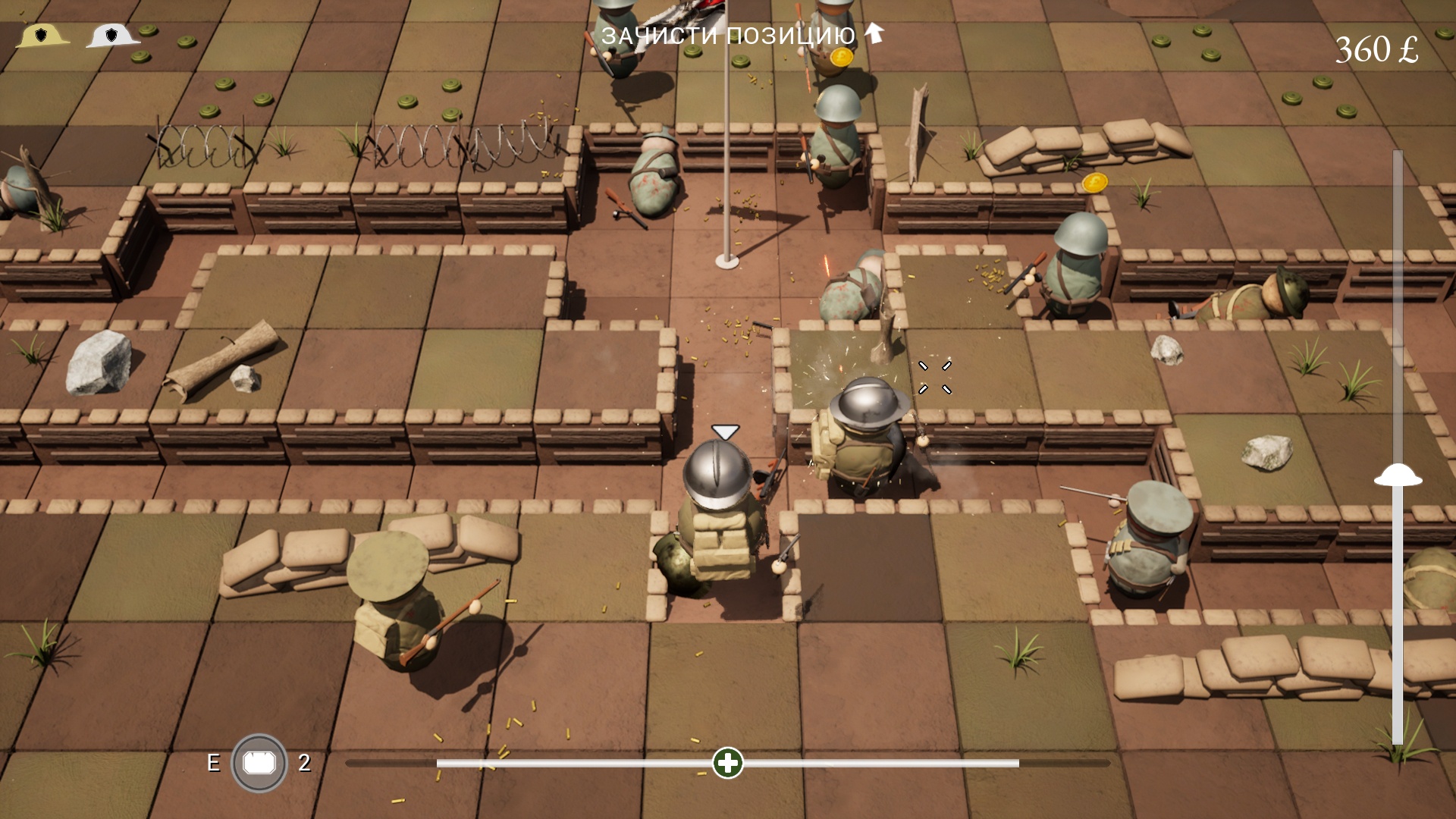The image size is (1456, 819).
Task: Select the ЗАЧИСТИ ПОЗИЦИЮ objective tracker
Action: point(728,35)
